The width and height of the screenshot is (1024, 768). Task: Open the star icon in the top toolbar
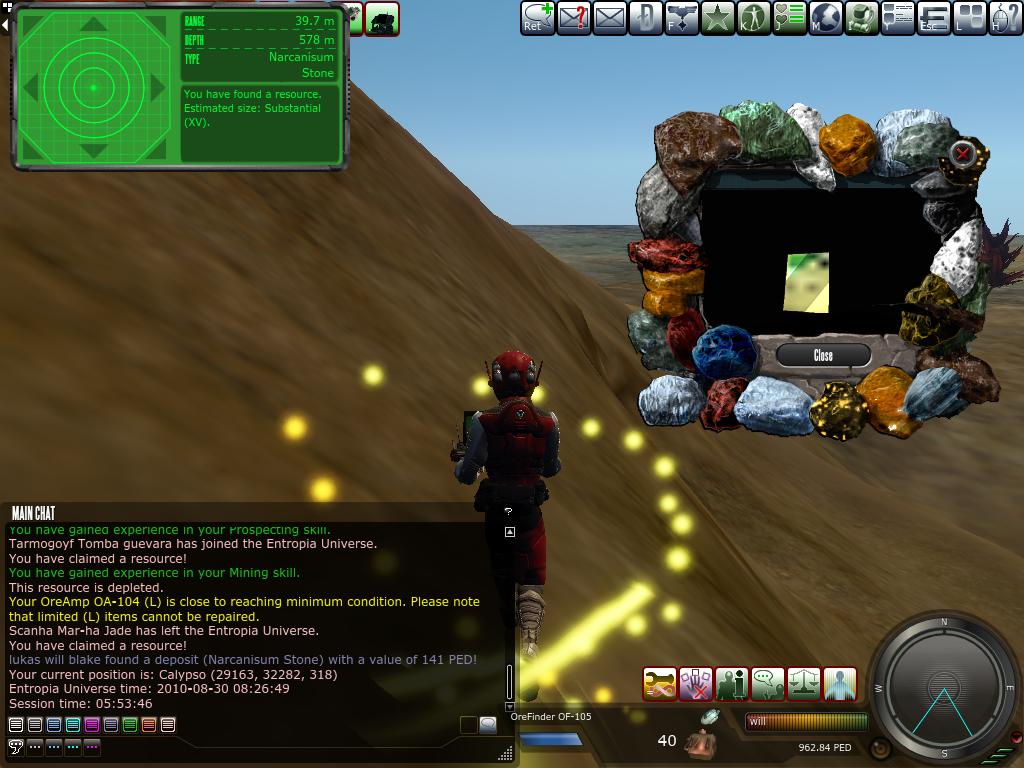(x=717, y=17)
